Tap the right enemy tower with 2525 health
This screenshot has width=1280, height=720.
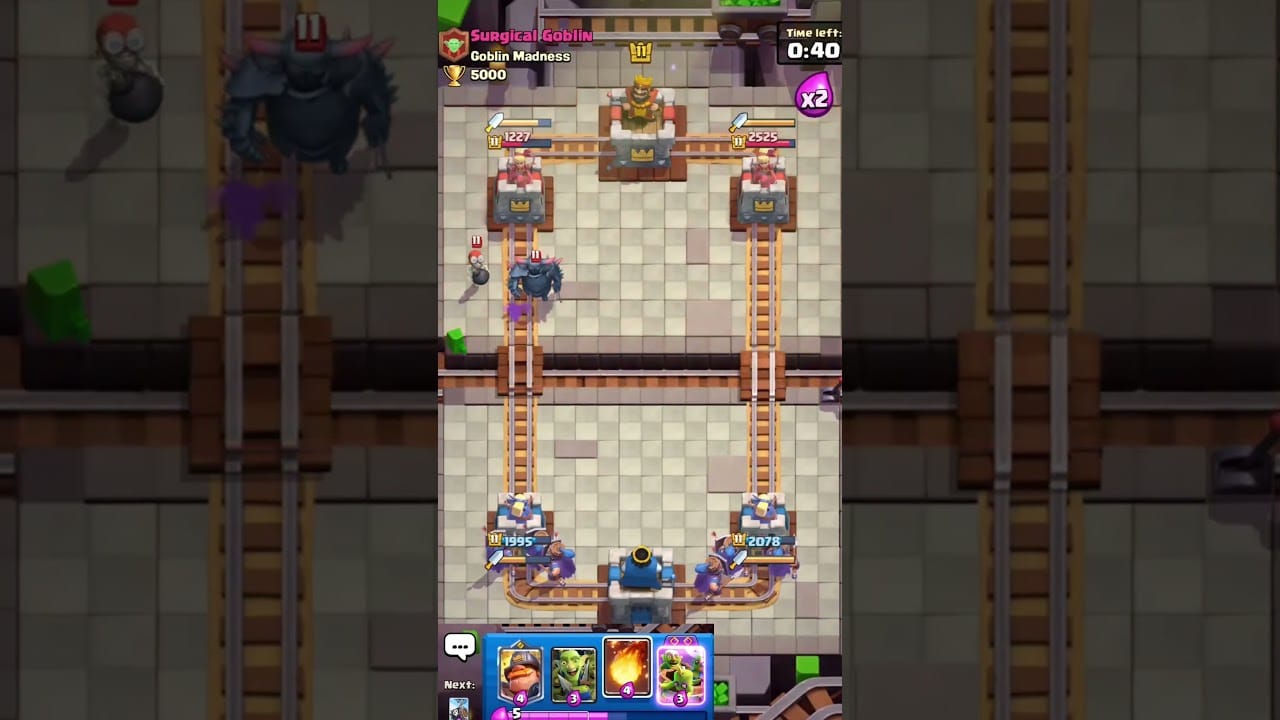tap(764, 185)
